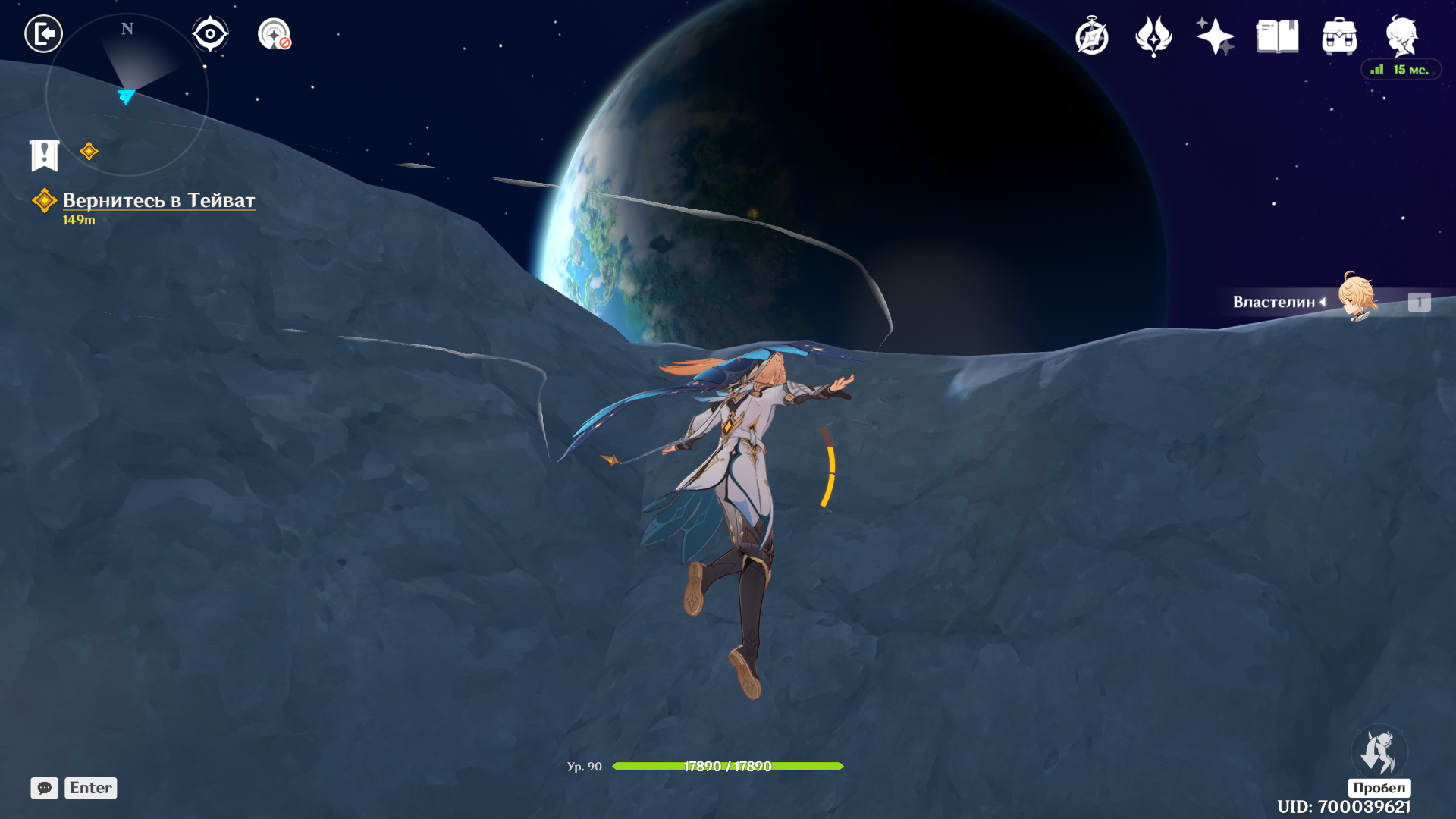
Task: Select the tracked quest 'Вернитесь в Тейват'
Action: (158, 200)
